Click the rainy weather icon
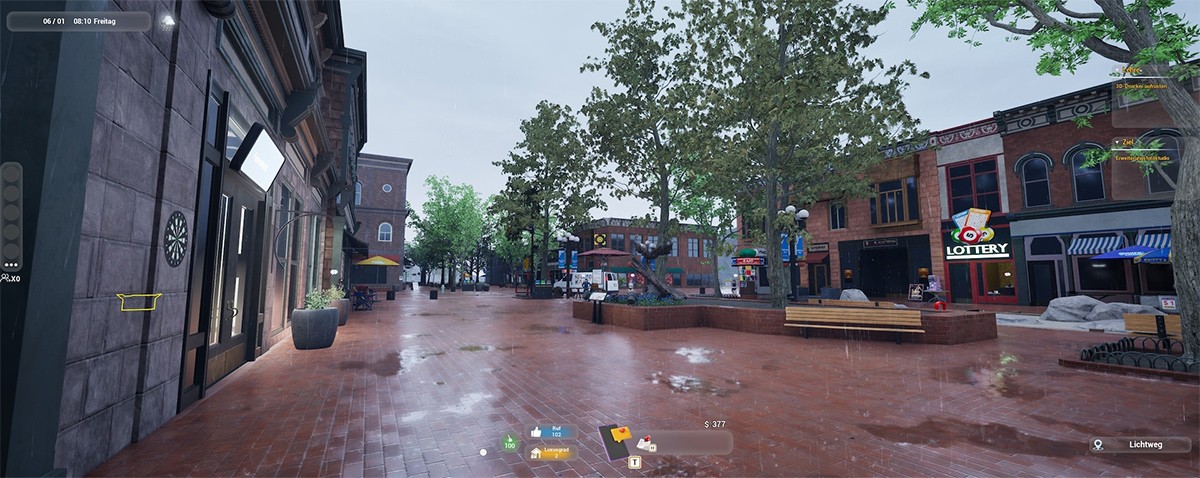This screenshot has height=478, width=1200. pos(168,20)
